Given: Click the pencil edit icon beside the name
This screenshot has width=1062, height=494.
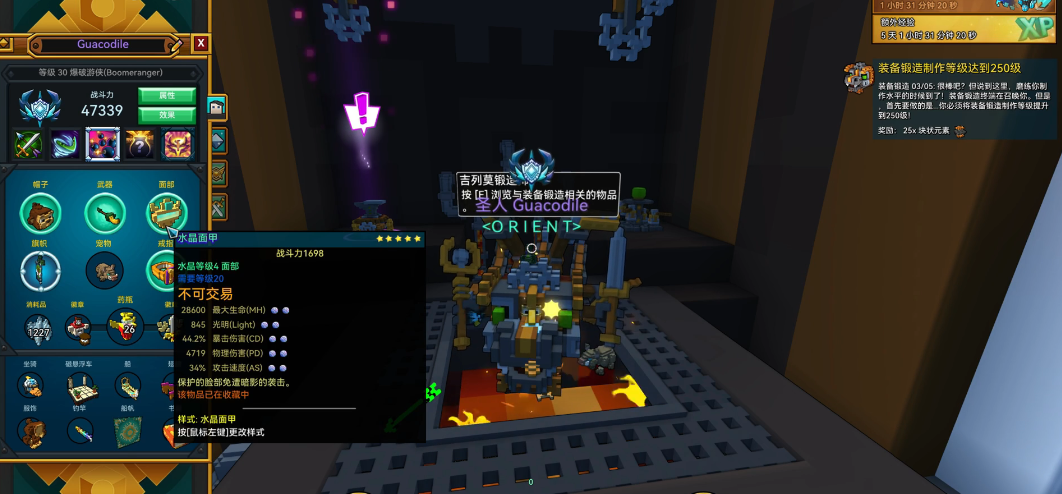Looking at the screenshot, I should [177, 44].
